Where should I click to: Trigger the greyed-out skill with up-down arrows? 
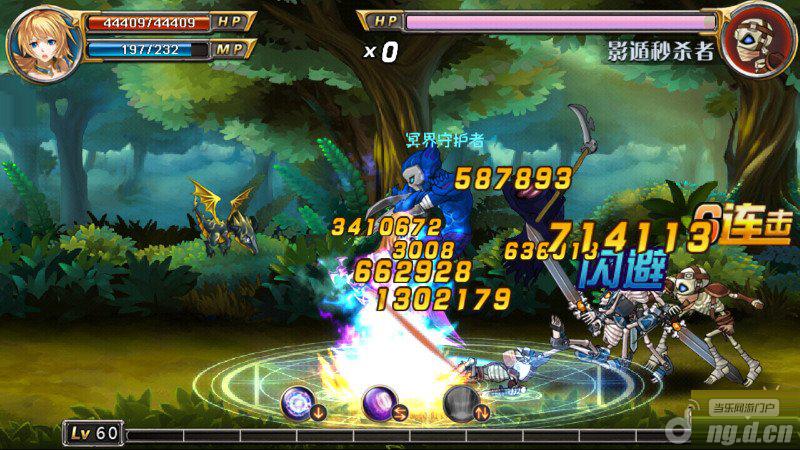[460, 402]
